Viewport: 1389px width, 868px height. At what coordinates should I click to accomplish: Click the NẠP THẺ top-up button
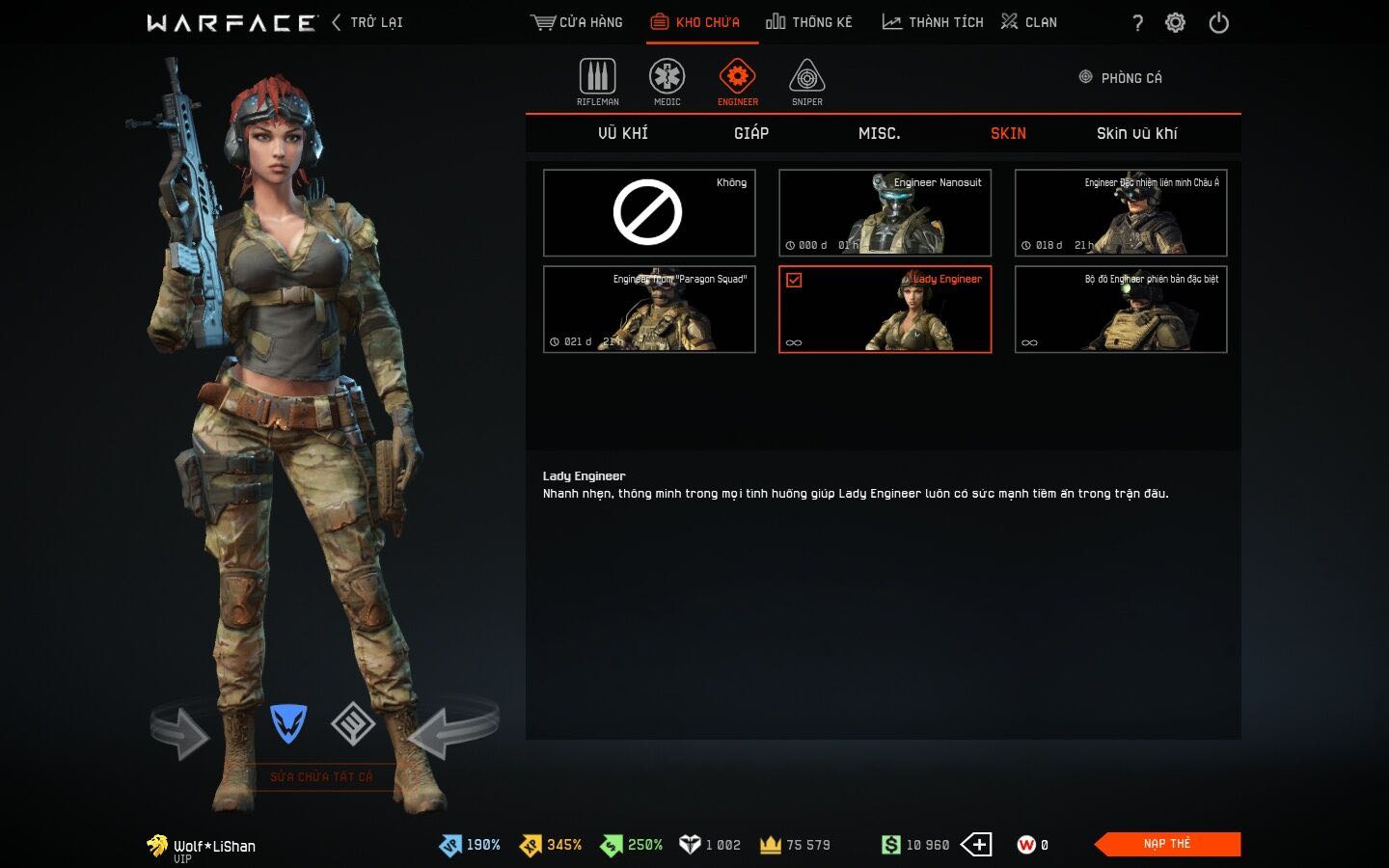tap(1167, 844)
